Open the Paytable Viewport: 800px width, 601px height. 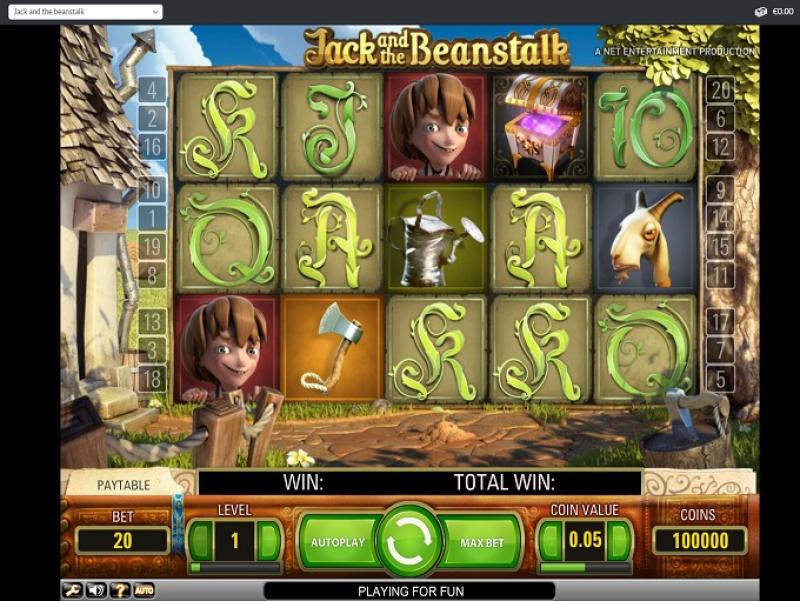124,485
